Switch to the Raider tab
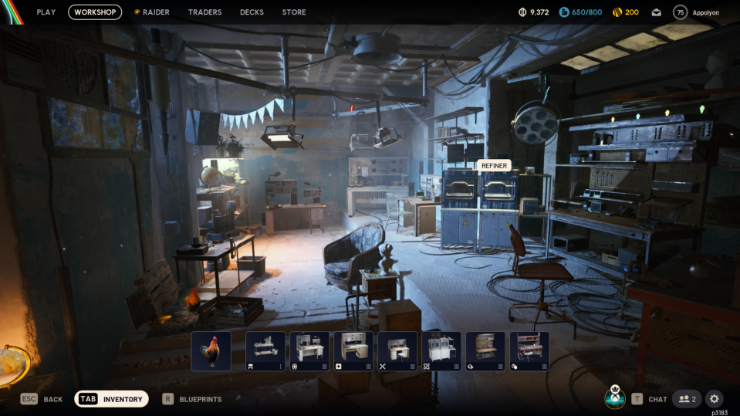Screen dimensions: 740x416 pyautogui.click(x=151, y=12)
